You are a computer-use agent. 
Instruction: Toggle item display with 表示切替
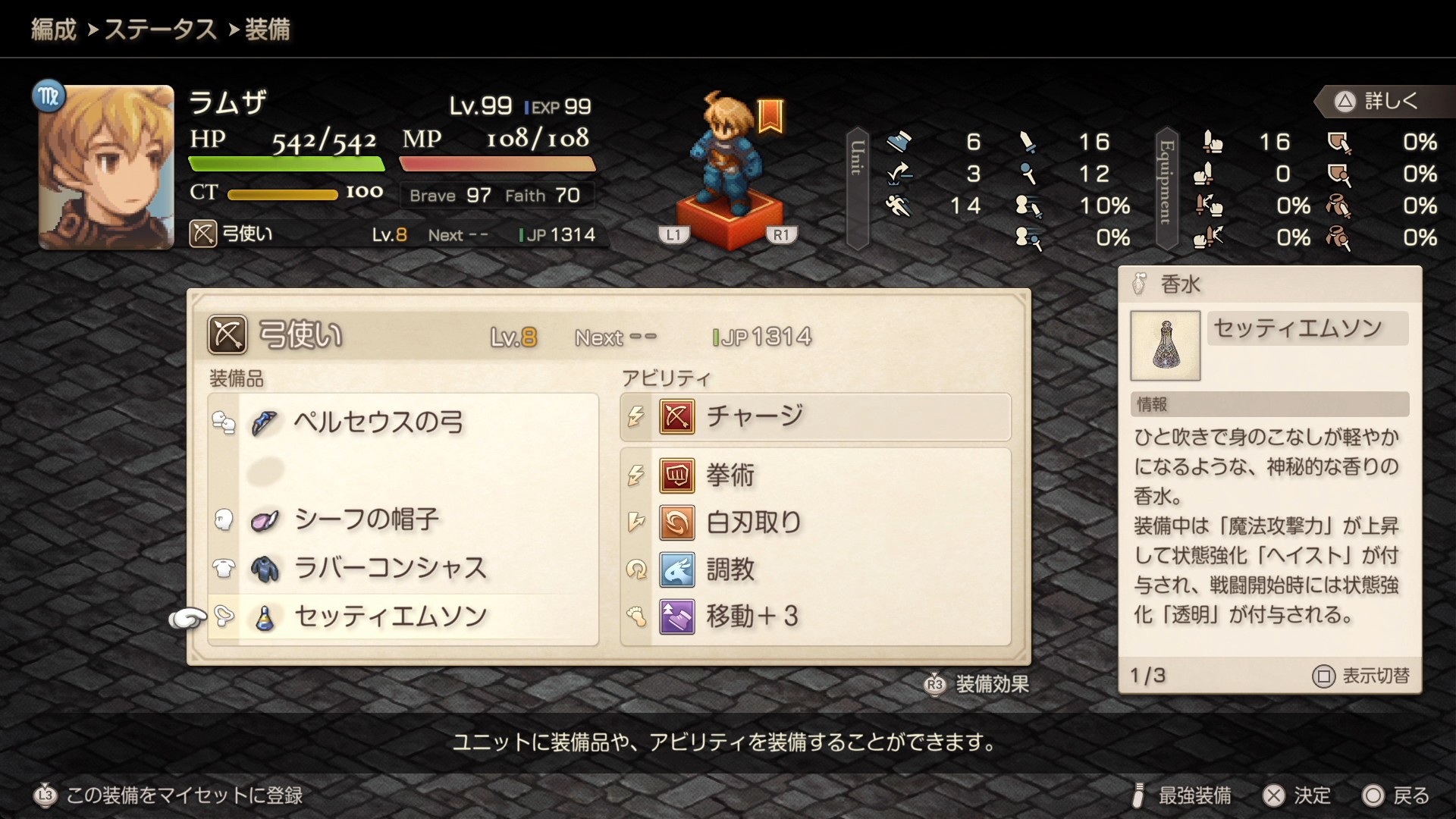point(1361,676)
